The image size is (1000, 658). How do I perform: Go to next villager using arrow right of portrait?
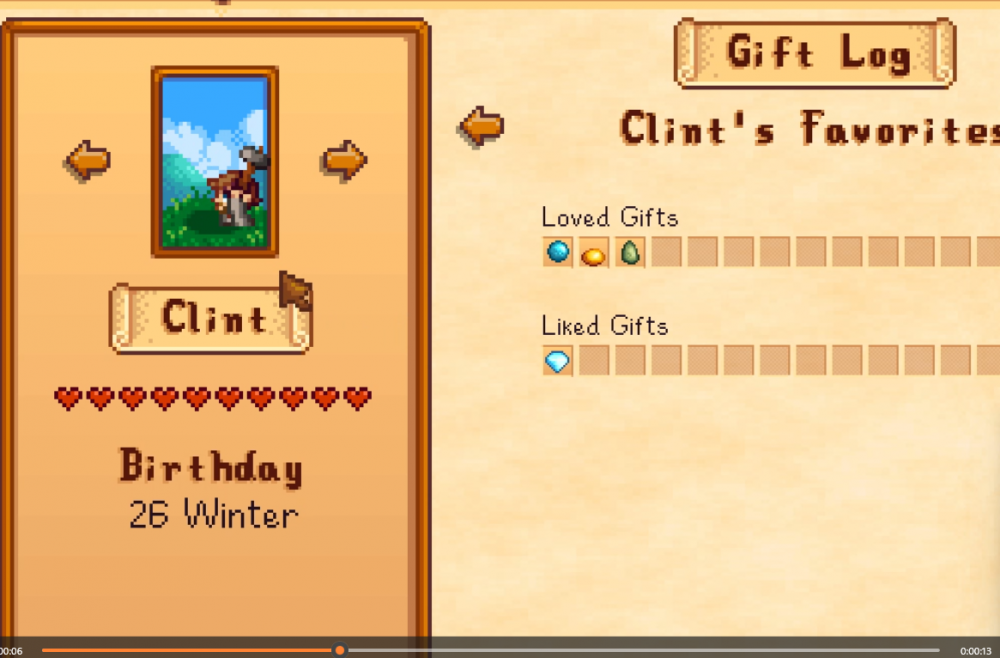pyautogui.click(x=345, y=160)
